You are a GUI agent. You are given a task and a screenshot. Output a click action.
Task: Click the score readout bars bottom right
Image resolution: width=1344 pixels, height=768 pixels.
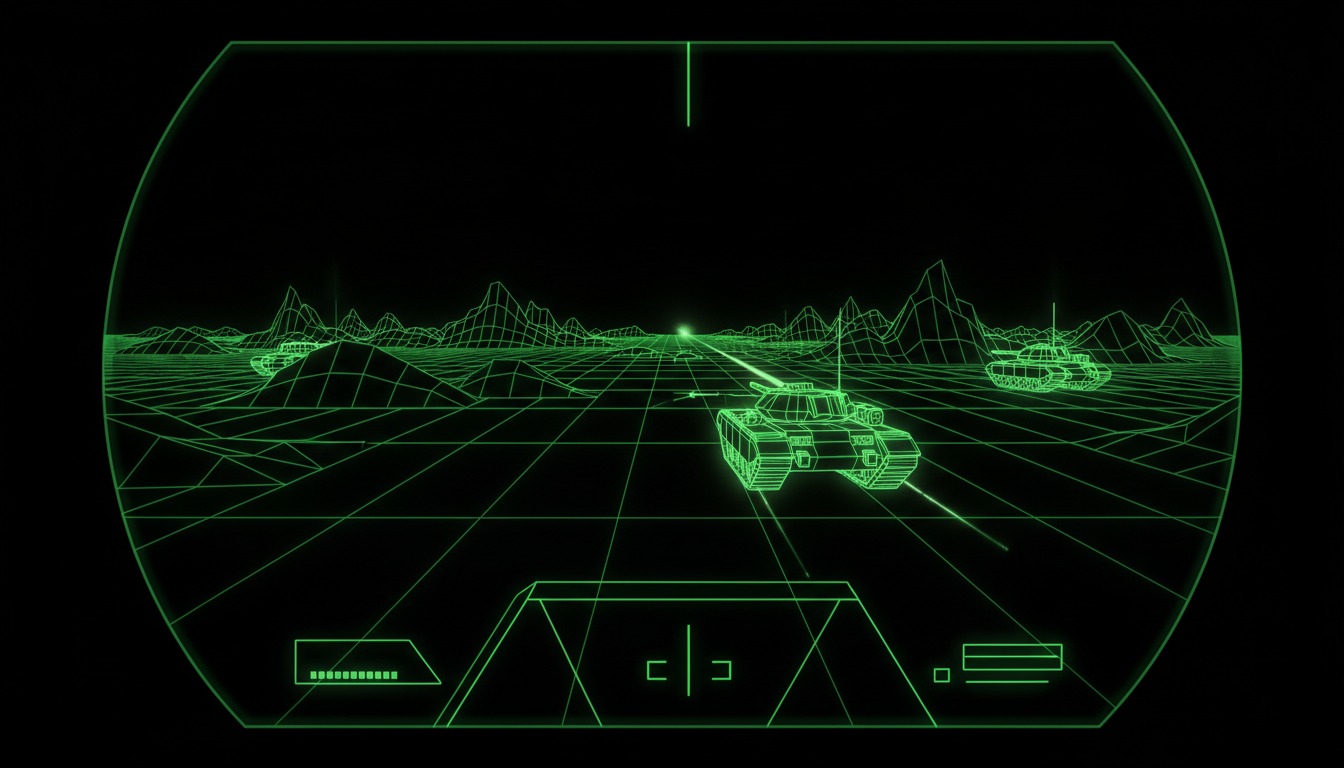pyautogui.click(x=1012, y=656)
